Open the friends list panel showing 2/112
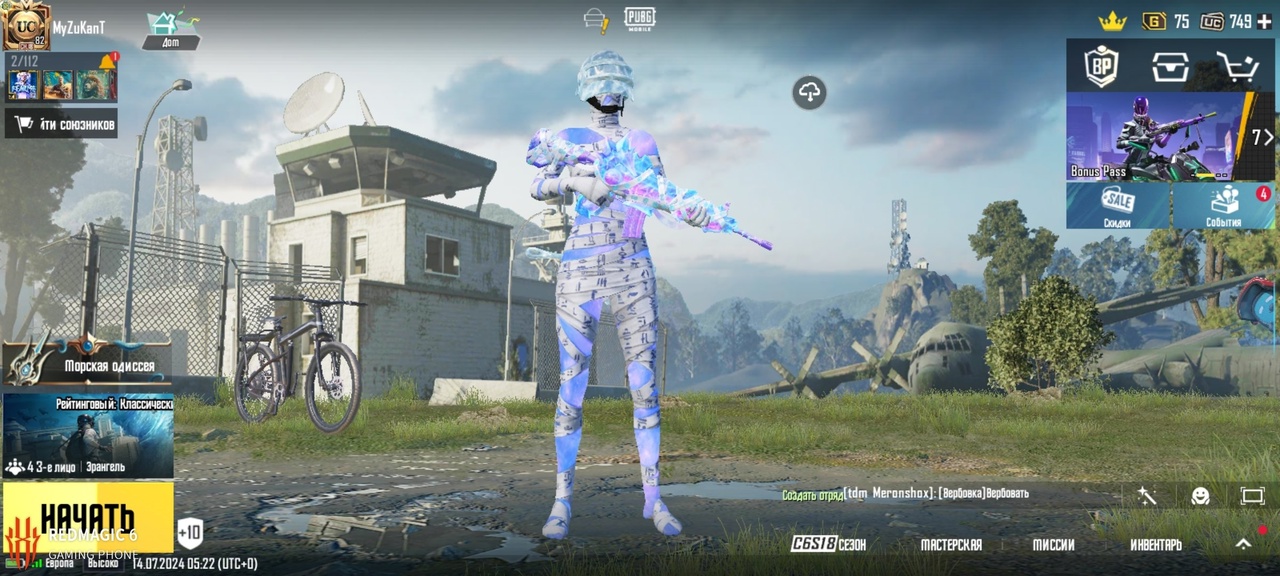The width and height of the screenshot is (1280, 576). point(62,78)
